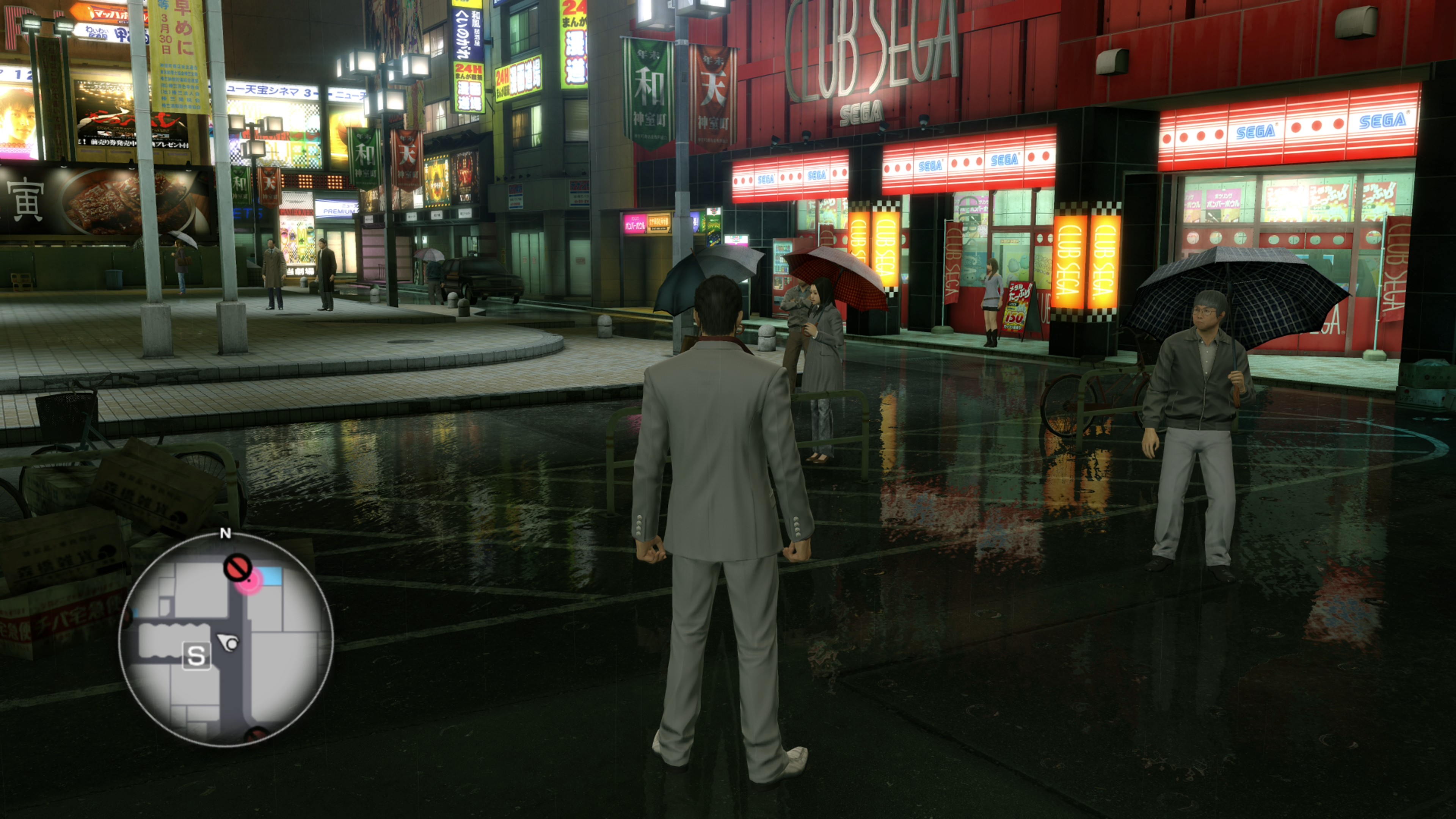Viewport: 1456px width, 819px height.
Task: Click the blue highlighted building on minimap
Action: [x=271, y=576]
